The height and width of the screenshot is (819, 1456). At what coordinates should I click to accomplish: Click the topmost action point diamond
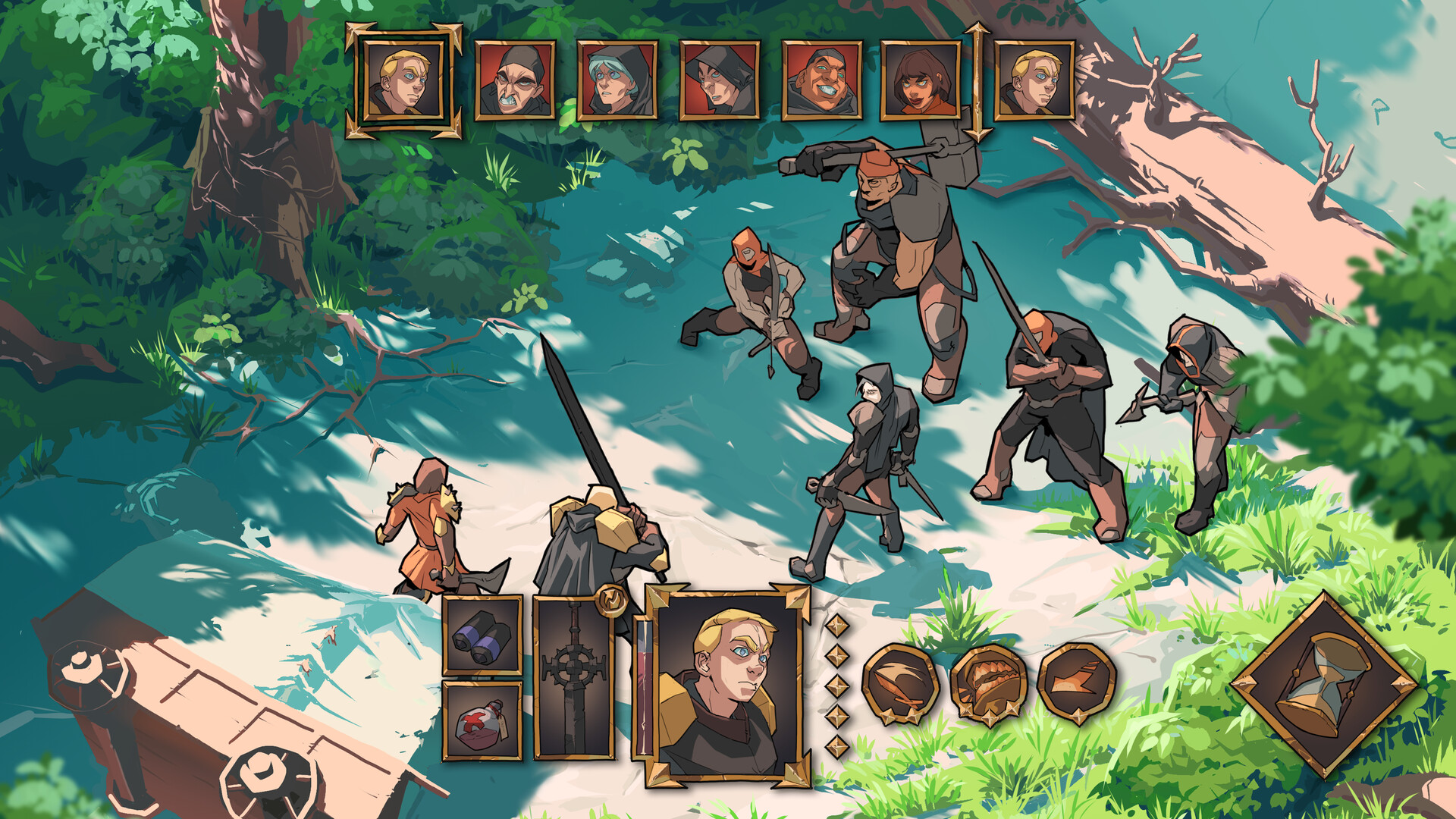[x=838, y=626]
